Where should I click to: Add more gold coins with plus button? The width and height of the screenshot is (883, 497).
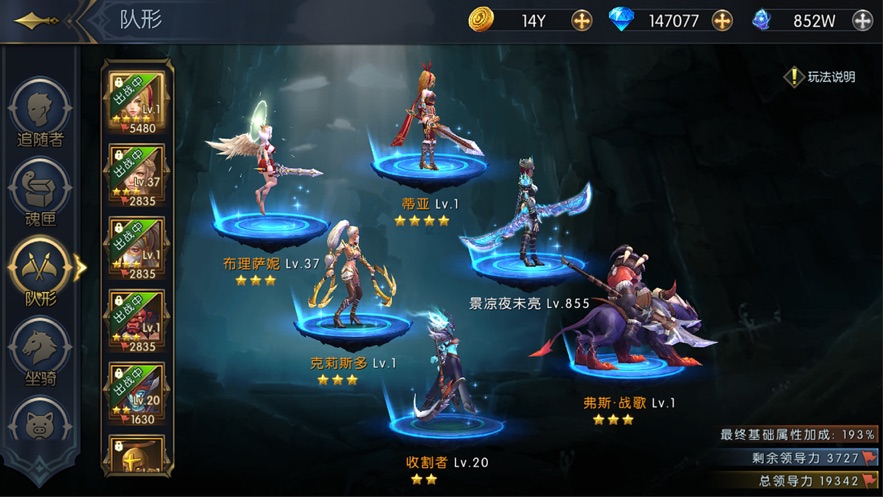click(581, 19)
